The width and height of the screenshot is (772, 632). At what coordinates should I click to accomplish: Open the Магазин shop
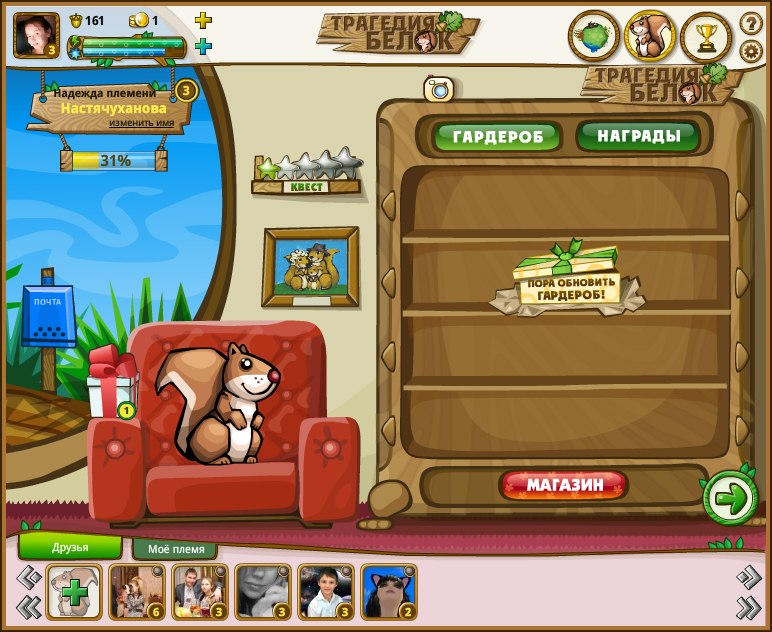(564, 486)
